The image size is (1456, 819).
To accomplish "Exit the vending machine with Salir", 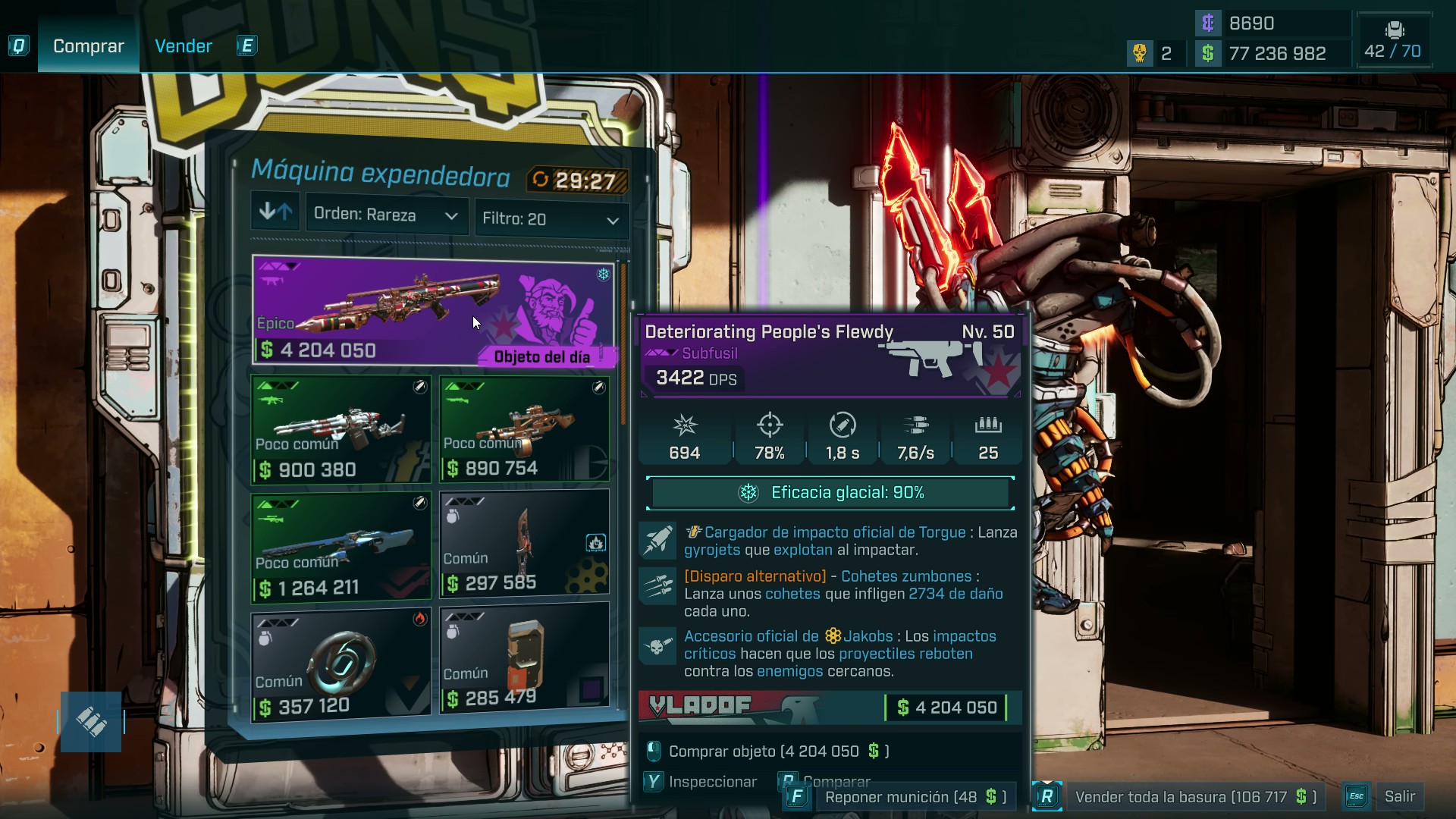I will 1388,797.
